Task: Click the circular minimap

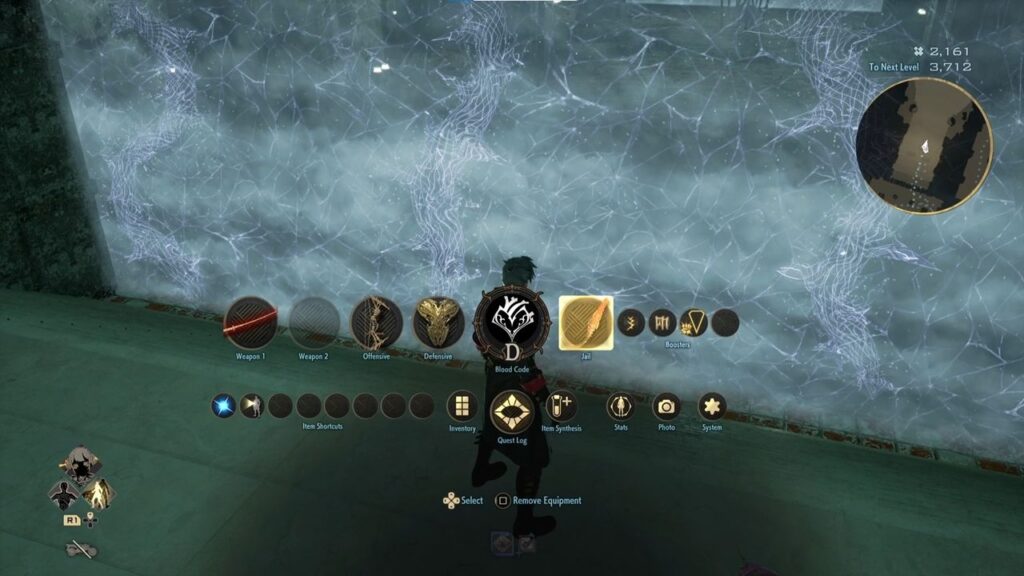Action: click(923, 146)
